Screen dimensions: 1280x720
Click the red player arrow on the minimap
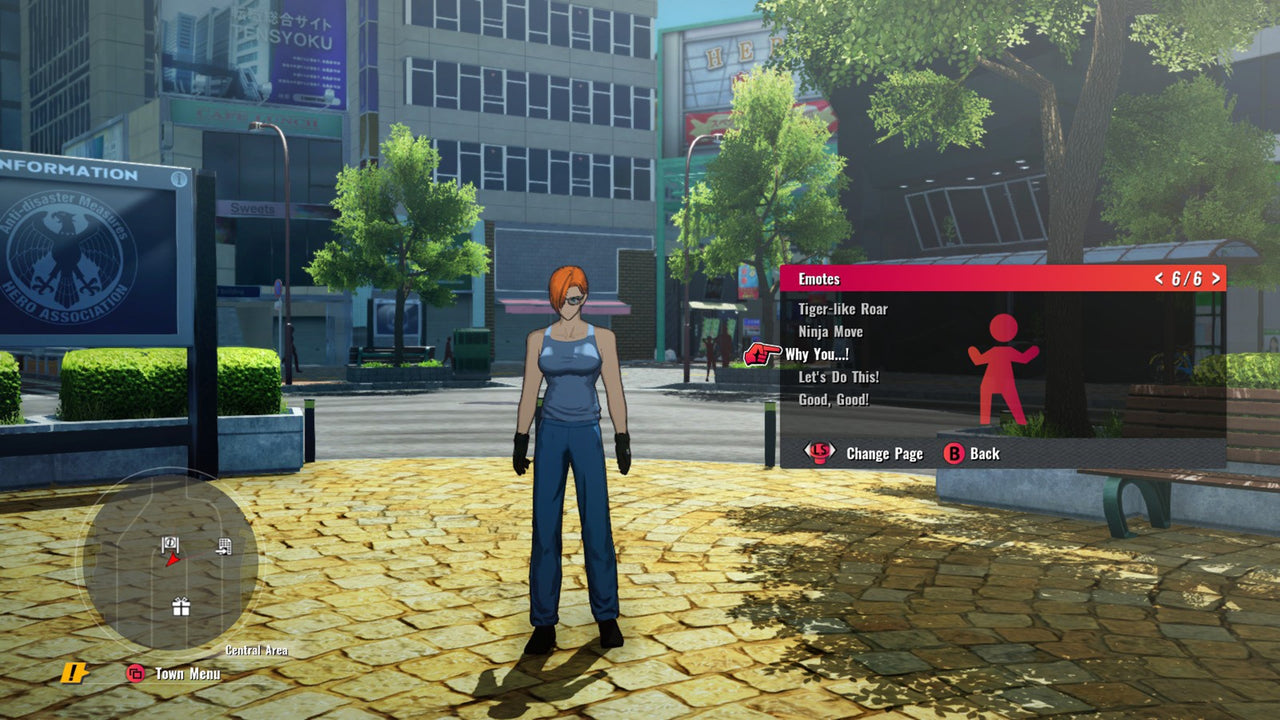tap(172, 558)
